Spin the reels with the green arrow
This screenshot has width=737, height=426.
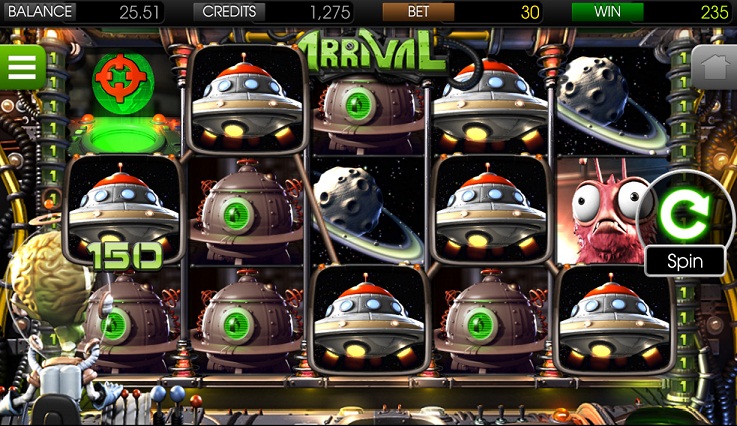click(x=684, y=213)
